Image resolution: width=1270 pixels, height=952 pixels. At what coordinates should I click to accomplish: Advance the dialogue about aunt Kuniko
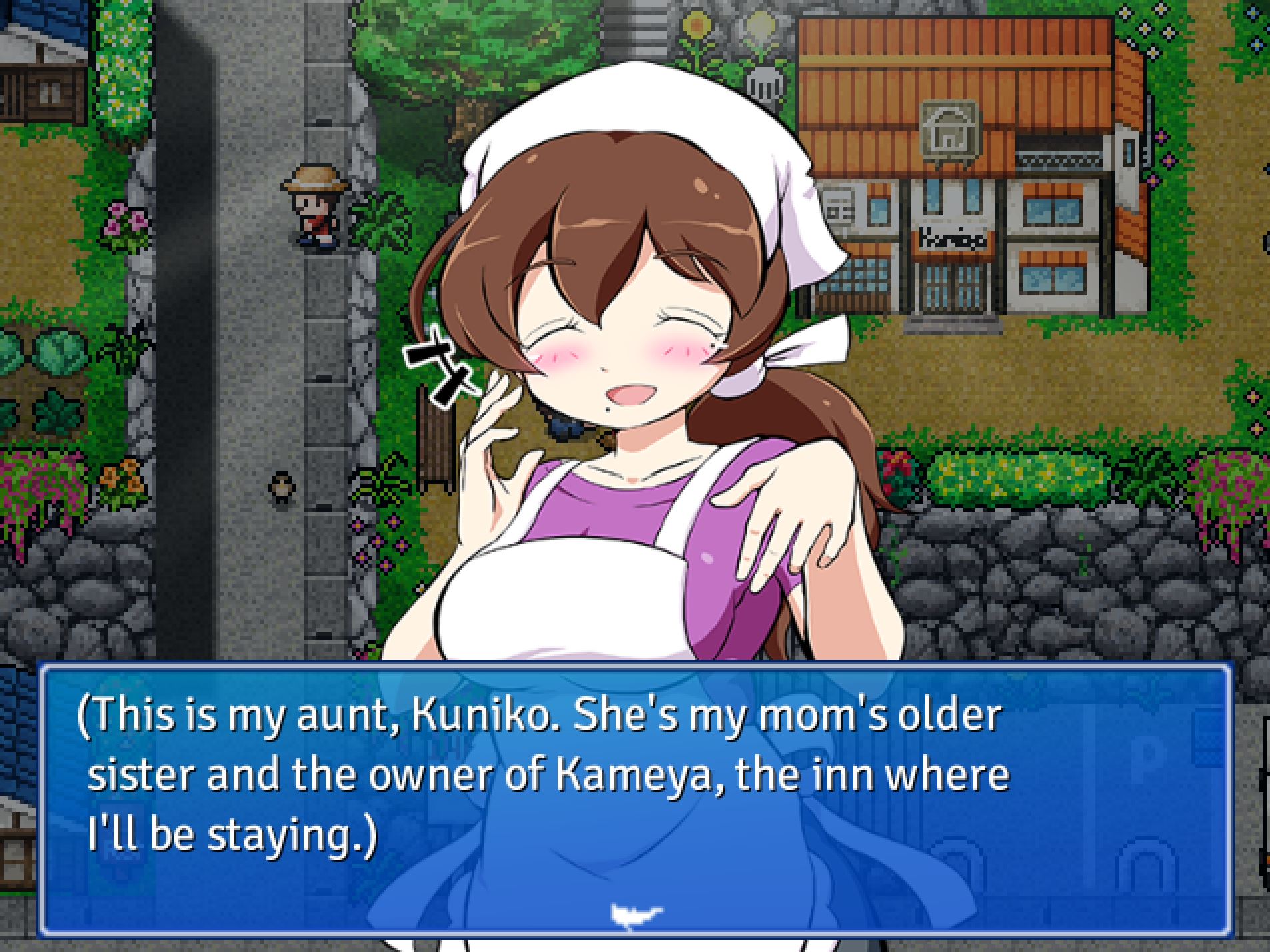(x=633, y=793)
